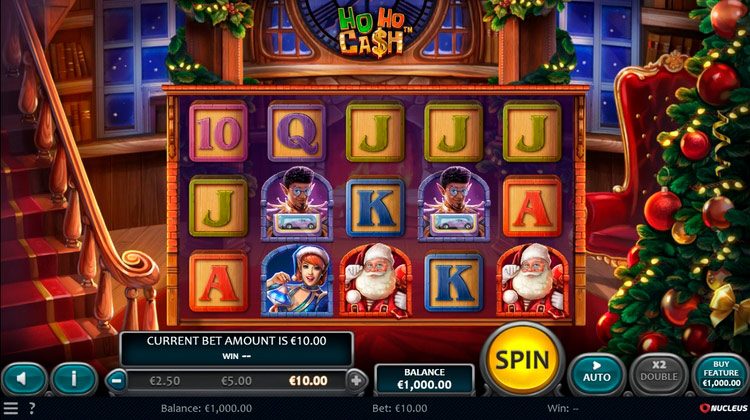Select the €2.50 bet amount

pyautogui.click(x=165, y=380)
